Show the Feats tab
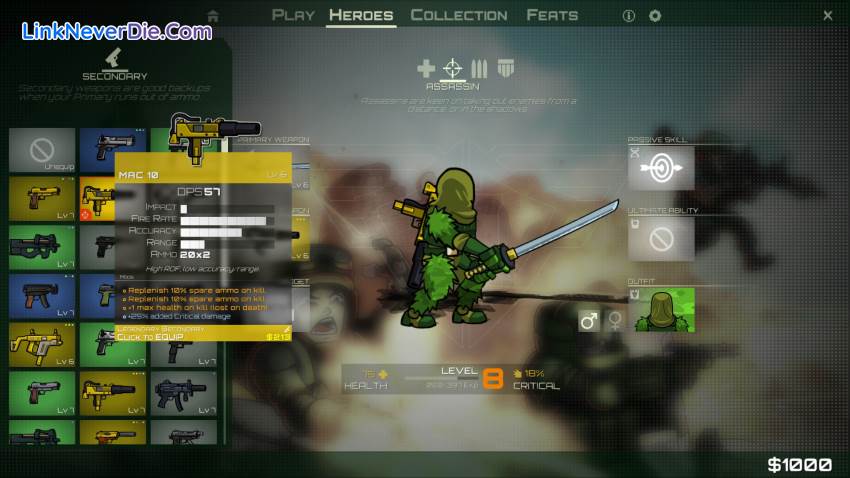 point(552,15)
